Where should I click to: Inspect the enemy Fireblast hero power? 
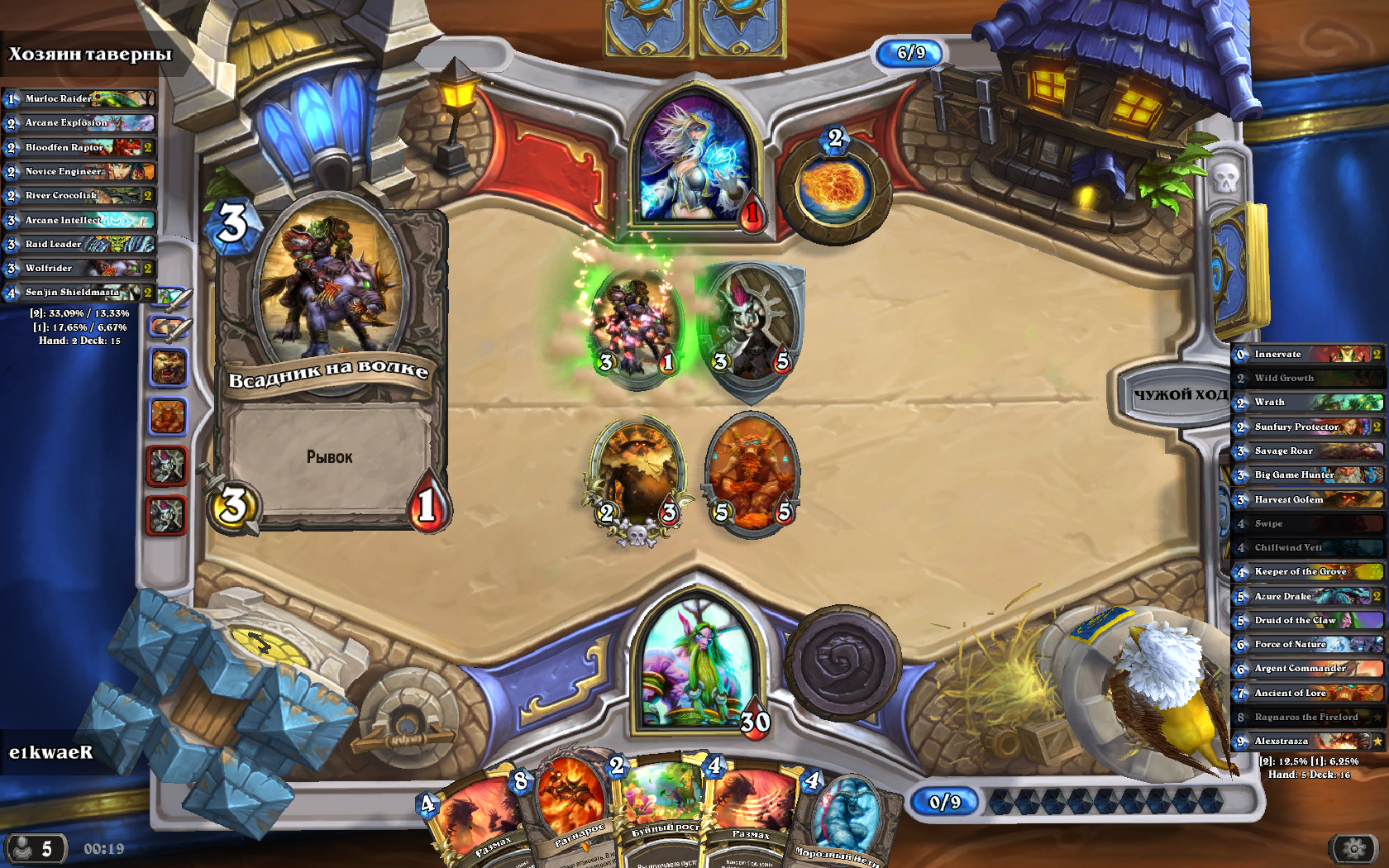pos(833,188)
